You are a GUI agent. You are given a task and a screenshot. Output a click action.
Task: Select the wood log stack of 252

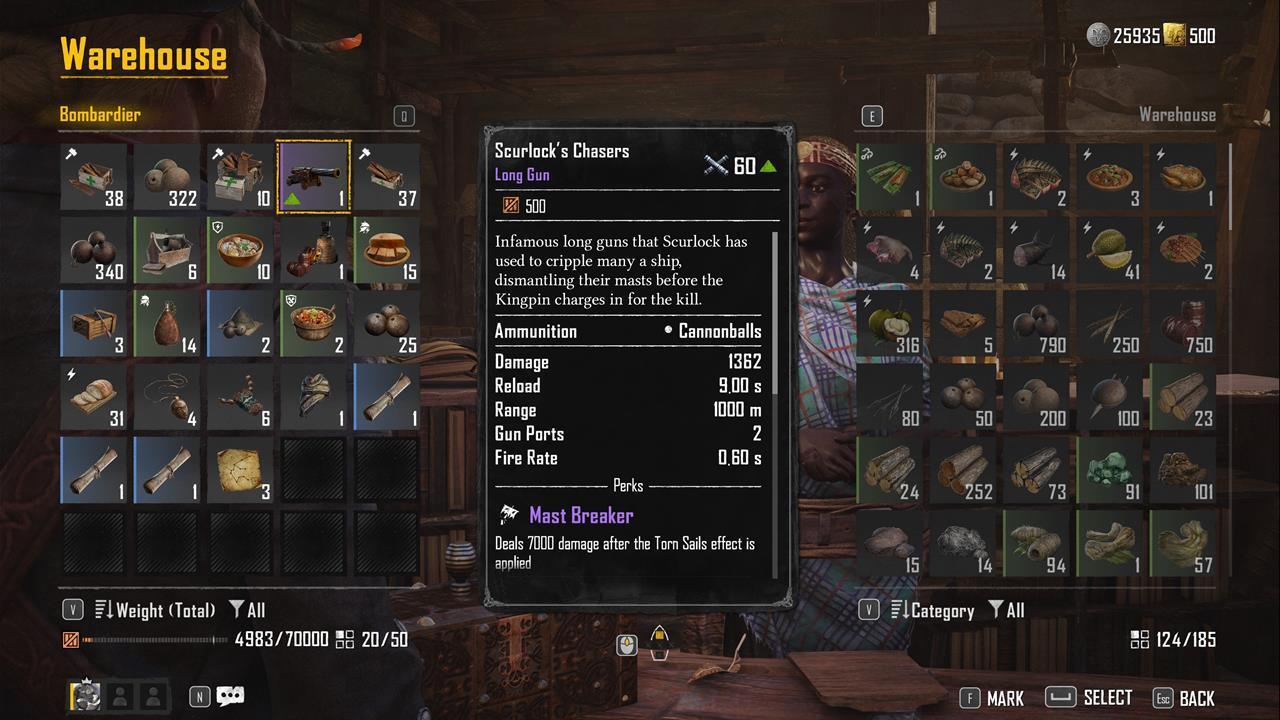(x=962, y=469)
